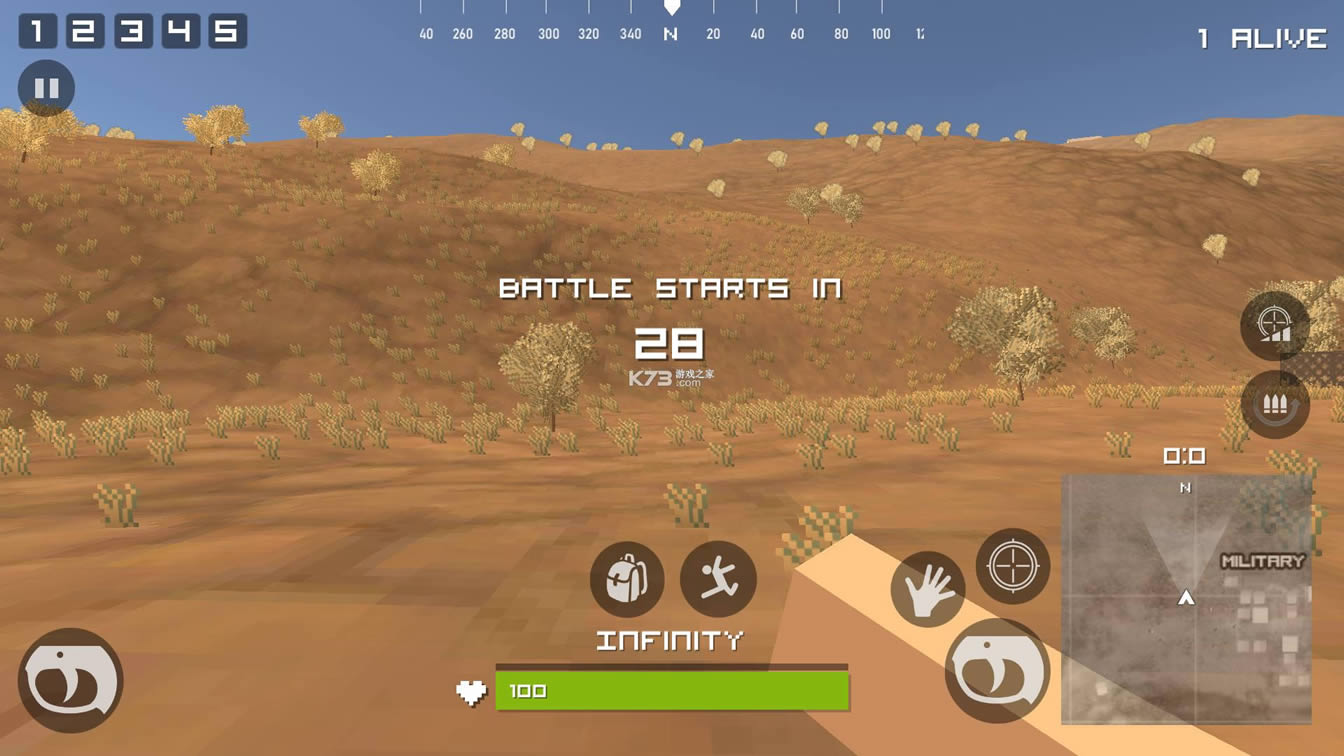The image size is (1344, 756).
Task: Toggle the crouch stance icon
Action: [719, 578]
